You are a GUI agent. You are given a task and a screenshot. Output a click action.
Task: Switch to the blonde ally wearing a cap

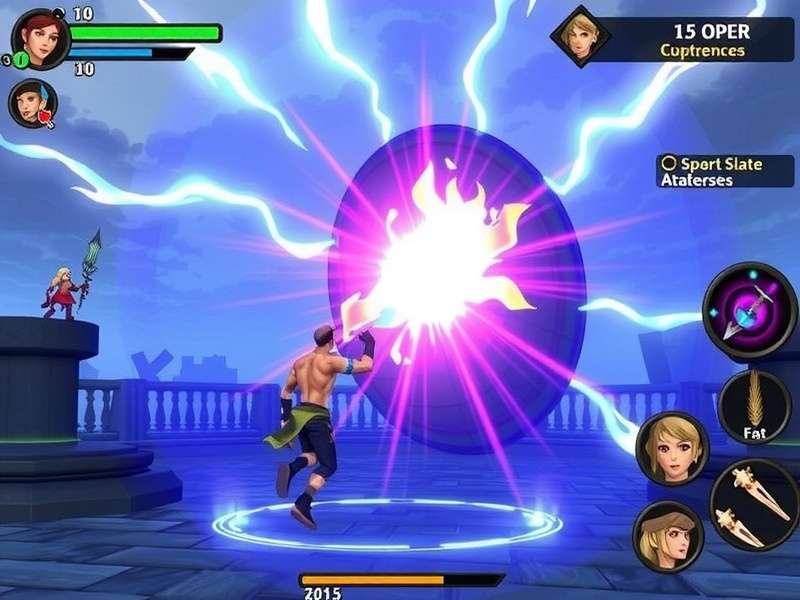[x=667, y=536]
